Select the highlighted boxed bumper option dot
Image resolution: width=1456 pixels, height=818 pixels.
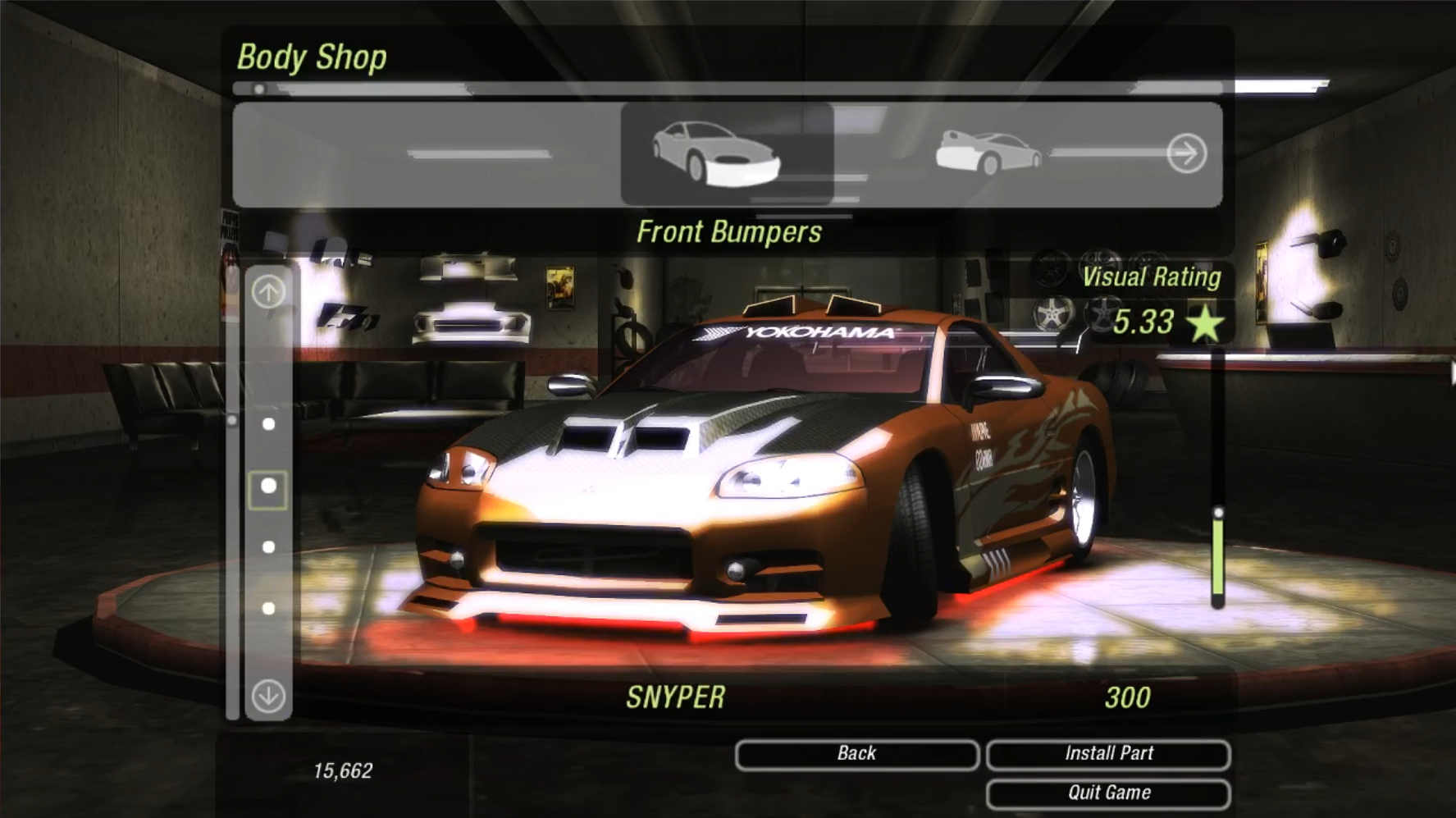coord(268,487)
